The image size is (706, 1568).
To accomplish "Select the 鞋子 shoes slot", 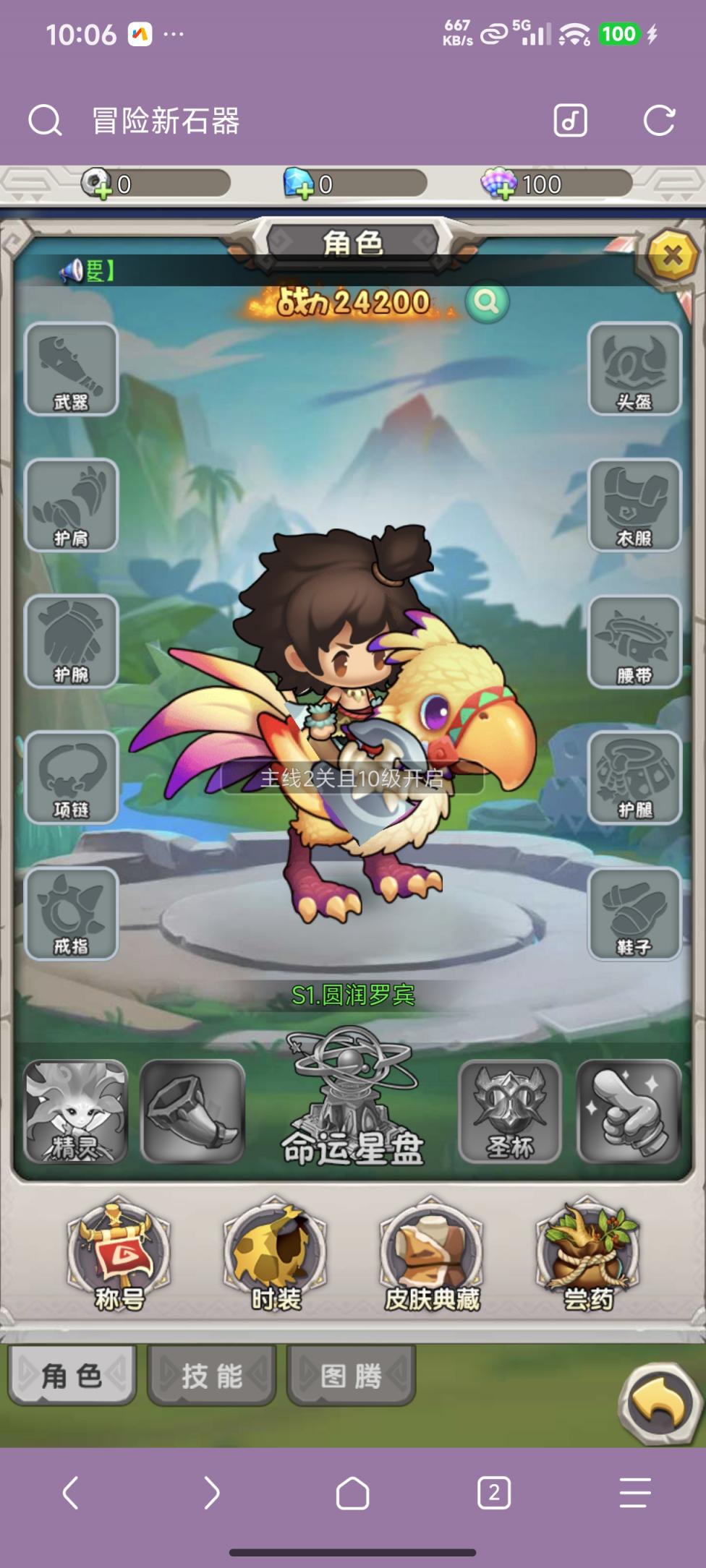I will pos(634,914).
